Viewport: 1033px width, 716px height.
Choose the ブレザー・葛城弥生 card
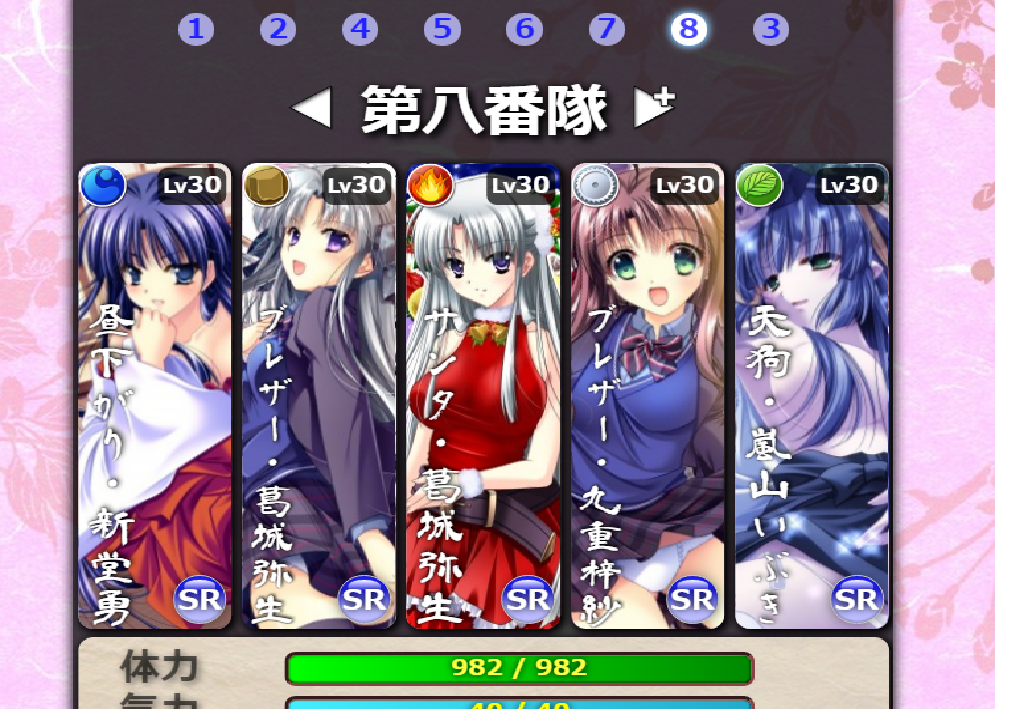(x=319, y=396)
